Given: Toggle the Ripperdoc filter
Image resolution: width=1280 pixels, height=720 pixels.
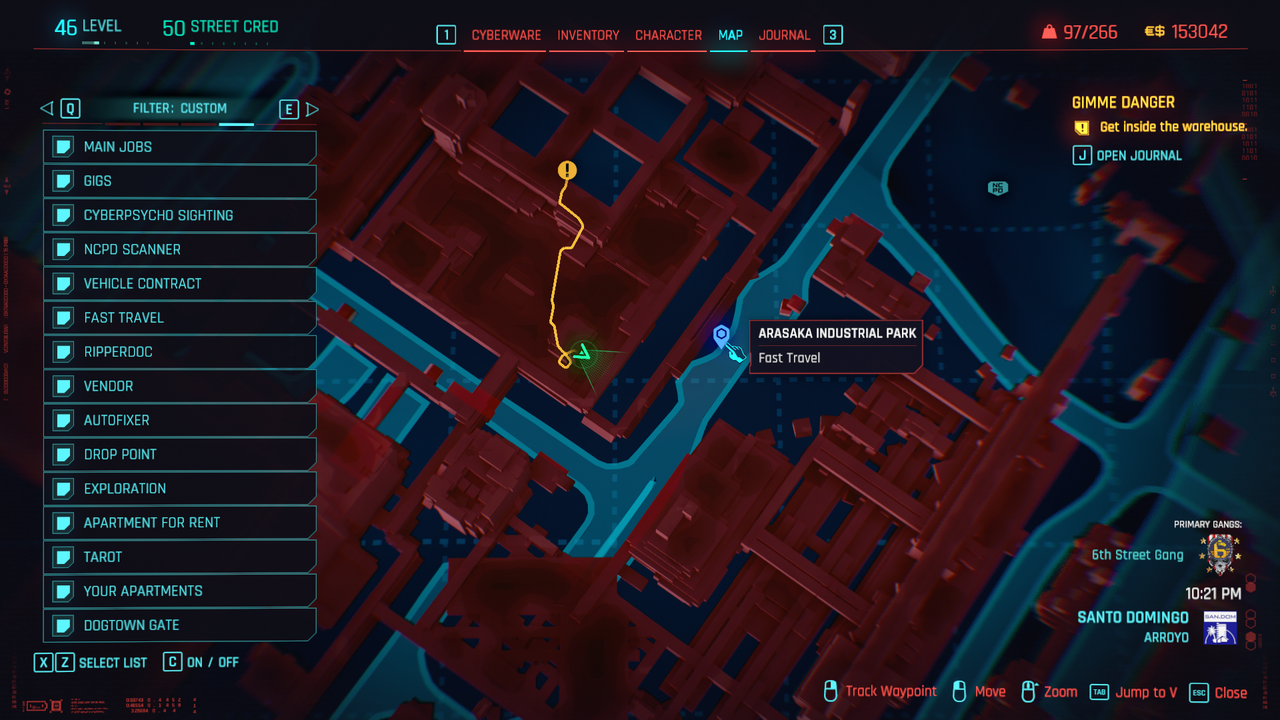Looking at the screenshot, I should pos(180,352).
